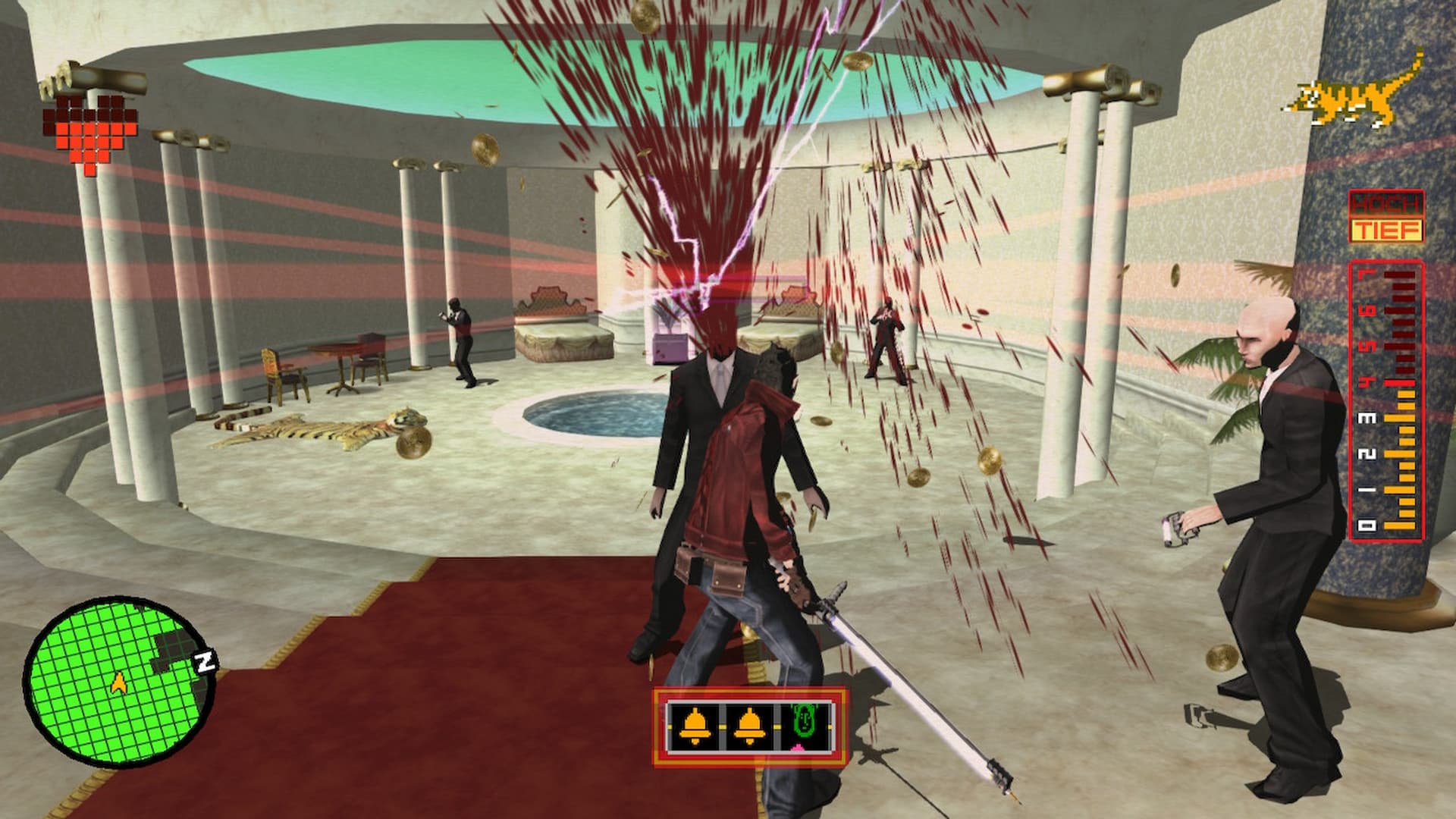The height and width of the screenshot is (819, 1456).
Task: Select the TIEF stance indicator
Action: (1385, 230)
